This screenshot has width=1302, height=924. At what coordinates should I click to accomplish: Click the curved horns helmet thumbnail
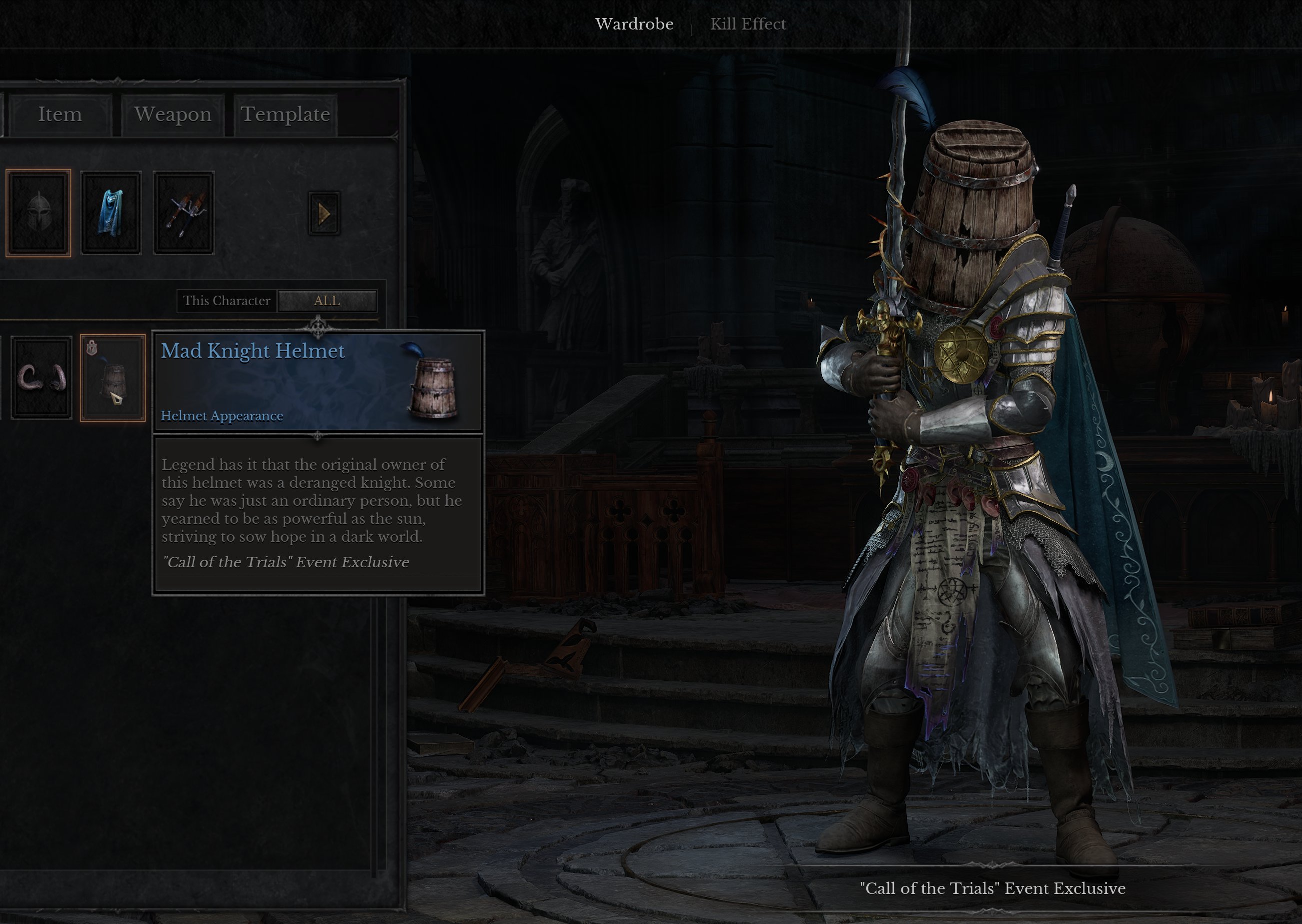point(41,378)
